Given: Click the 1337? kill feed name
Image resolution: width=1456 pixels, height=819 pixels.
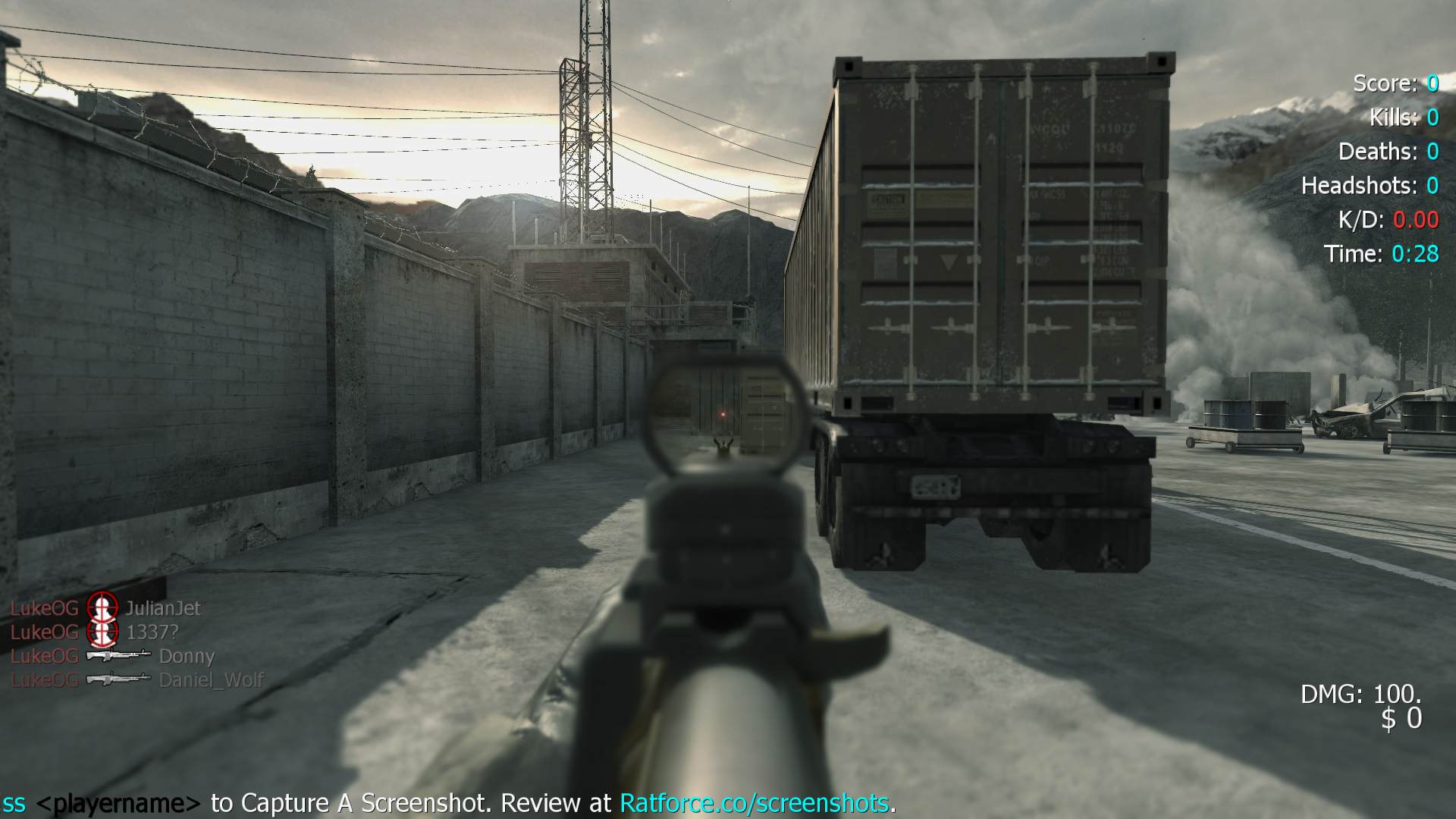Looking at the screenshot, I should pos(152,632).
